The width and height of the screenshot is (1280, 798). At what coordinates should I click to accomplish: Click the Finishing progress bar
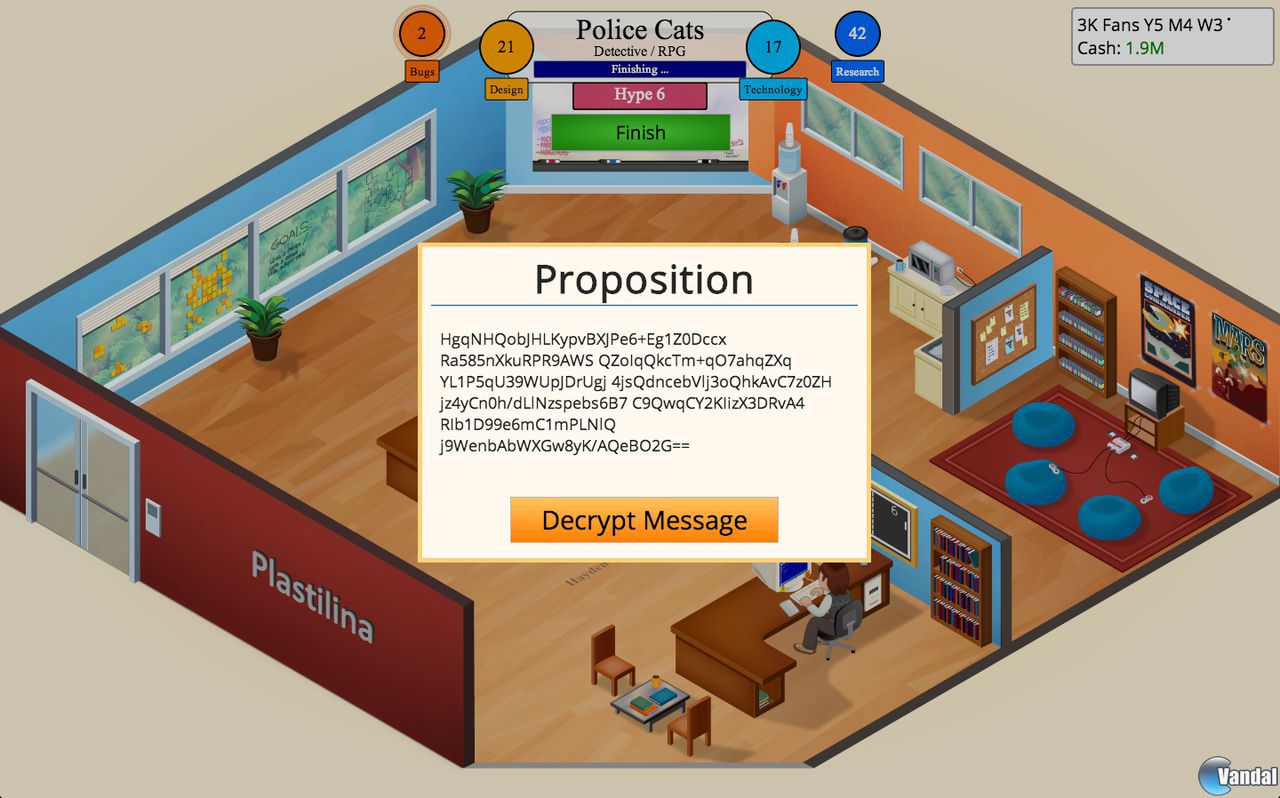(639, 69)
